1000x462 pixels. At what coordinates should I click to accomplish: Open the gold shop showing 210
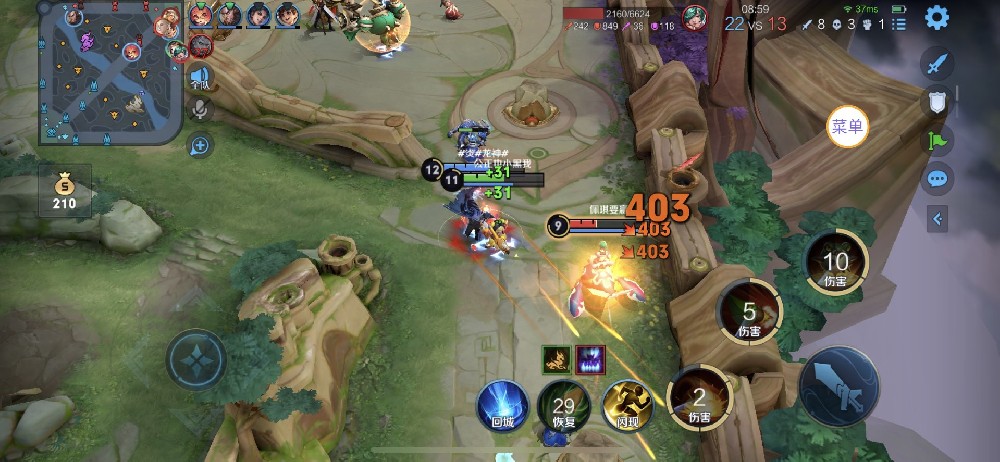65,191
